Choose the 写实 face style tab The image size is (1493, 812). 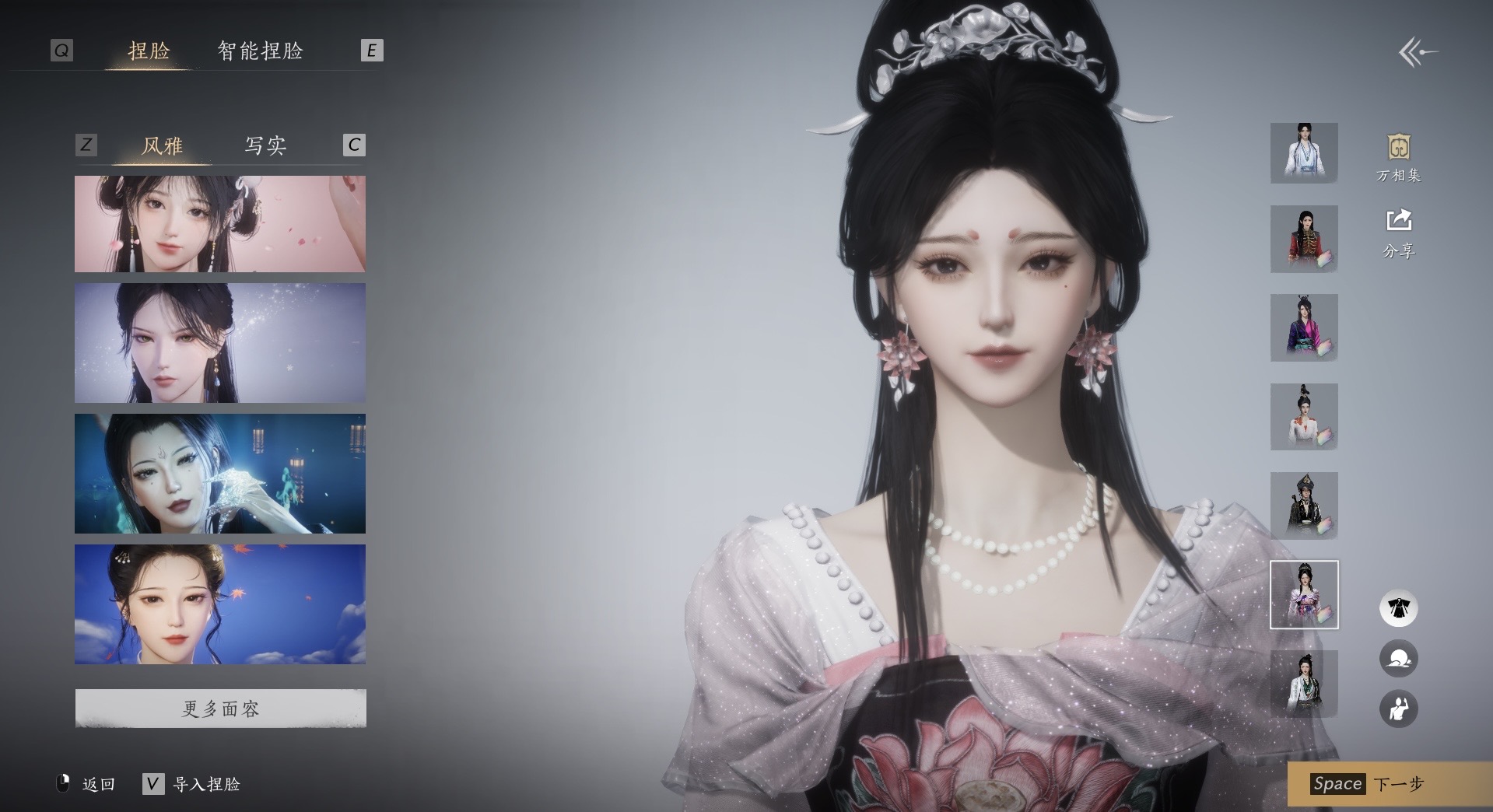pos(265,145)
